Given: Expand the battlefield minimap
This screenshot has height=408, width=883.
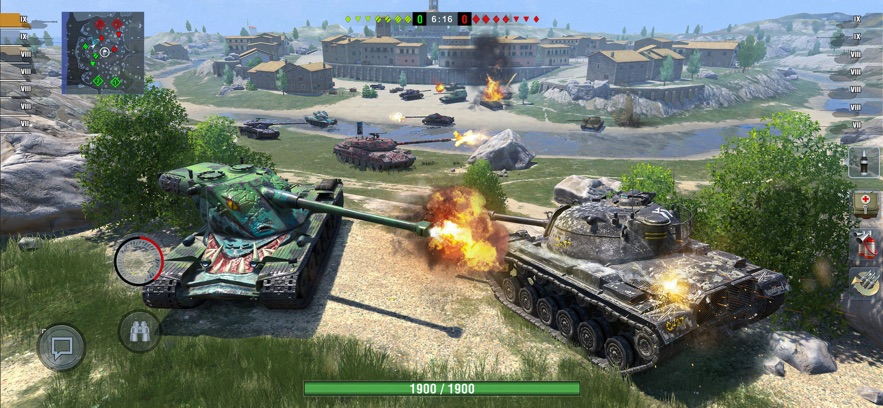Looking at the screenshot, I should click(x=103, y=52).
